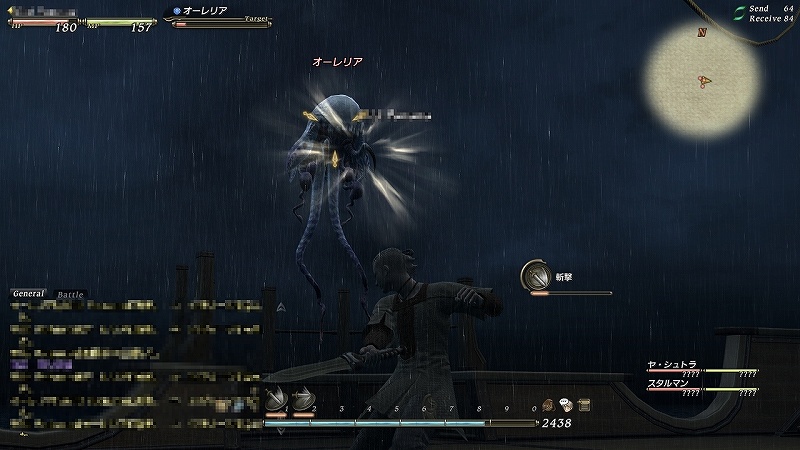Click the speech bubble chat icon
800x450 pixels.
click(566, 404)
